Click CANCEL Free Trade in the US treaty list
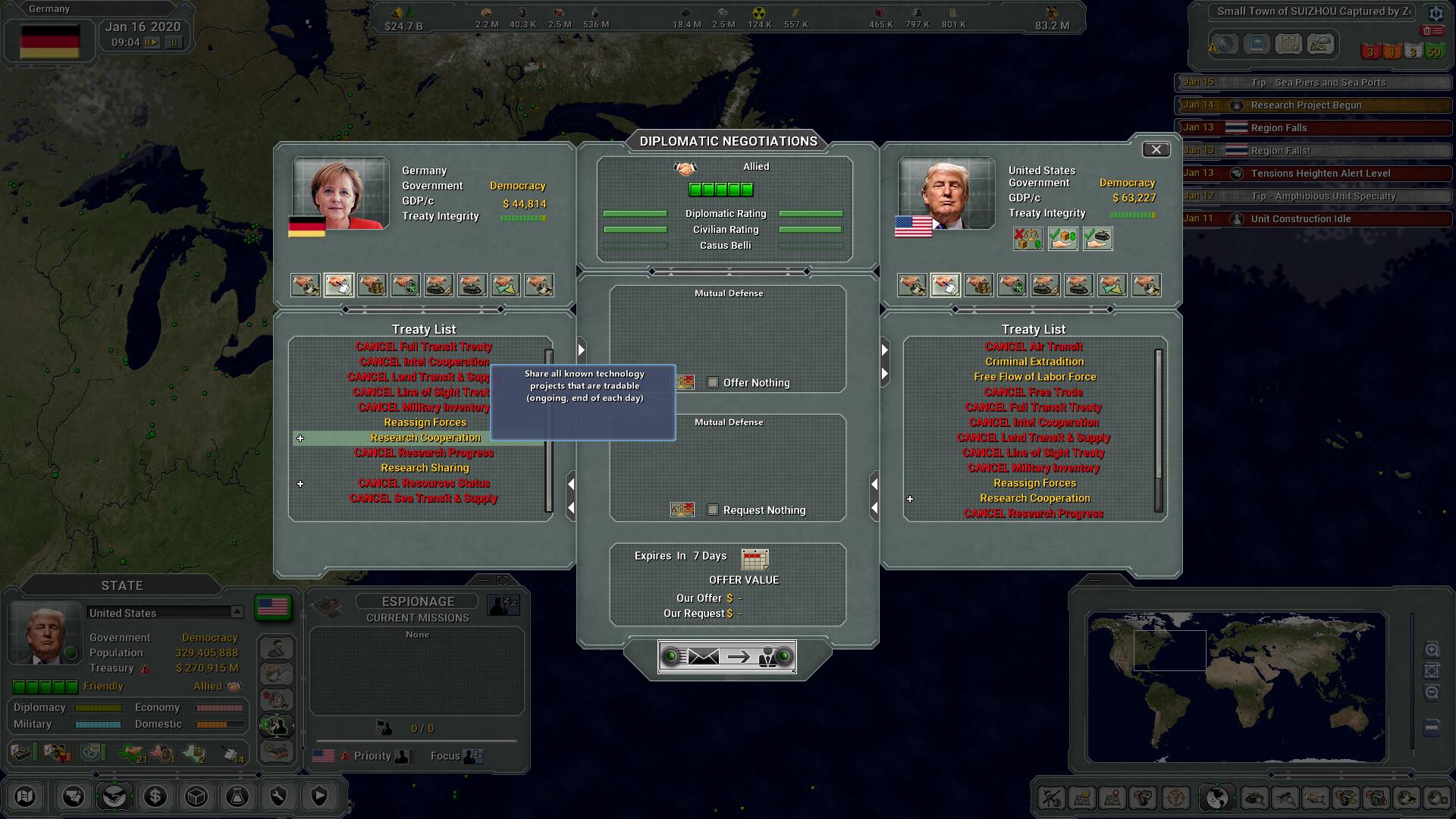Screen dimensions: 1456x819 pos(1033,391)
